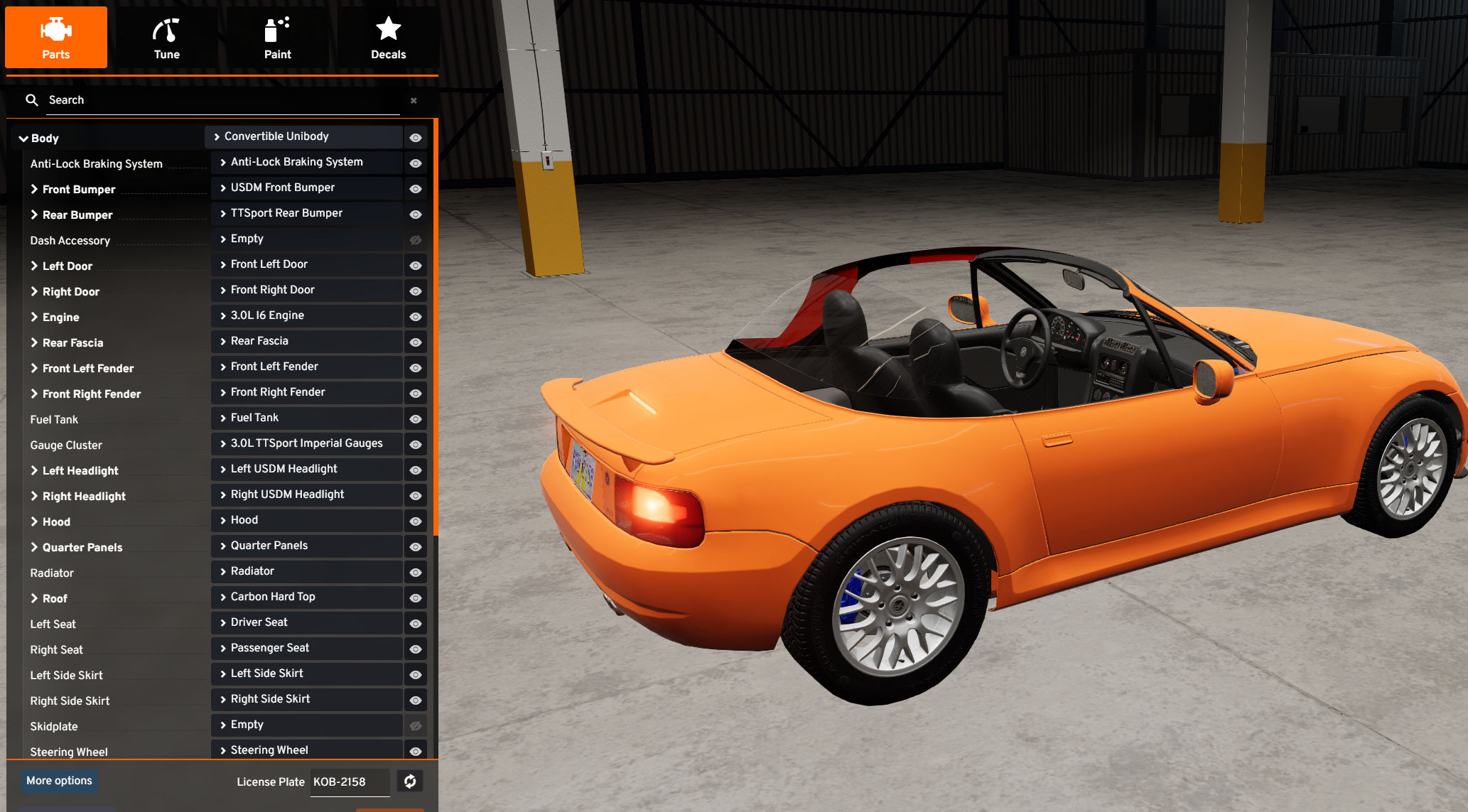This screenshot has height=812, width=1468.
Task: Select the Decals tab
Action: click(x=388, y=38)
